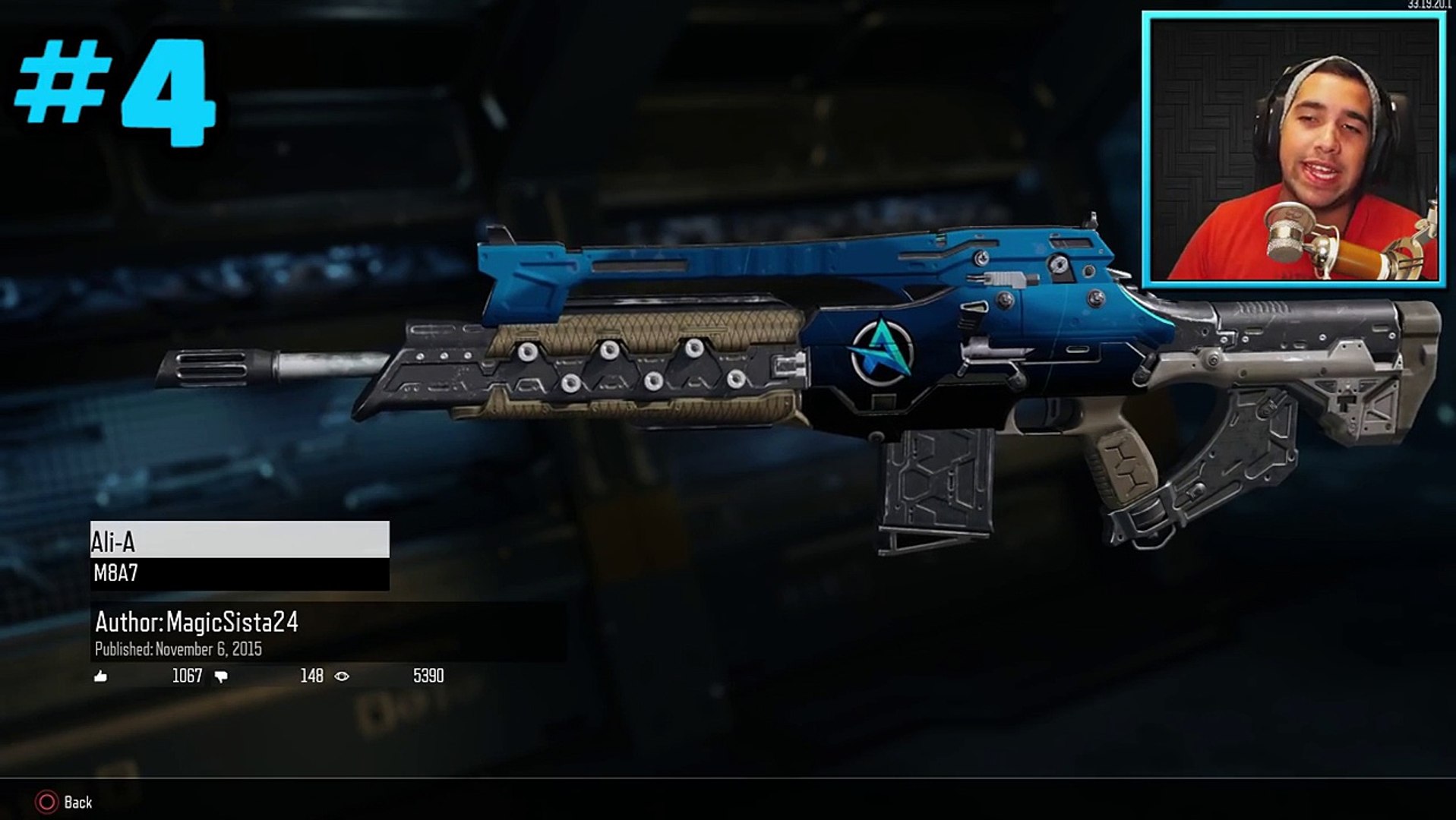This screenshot has width=1456, height=820.
Task: Dislike the paintjob with the thumbs-down icon
Action: point(221,676)
